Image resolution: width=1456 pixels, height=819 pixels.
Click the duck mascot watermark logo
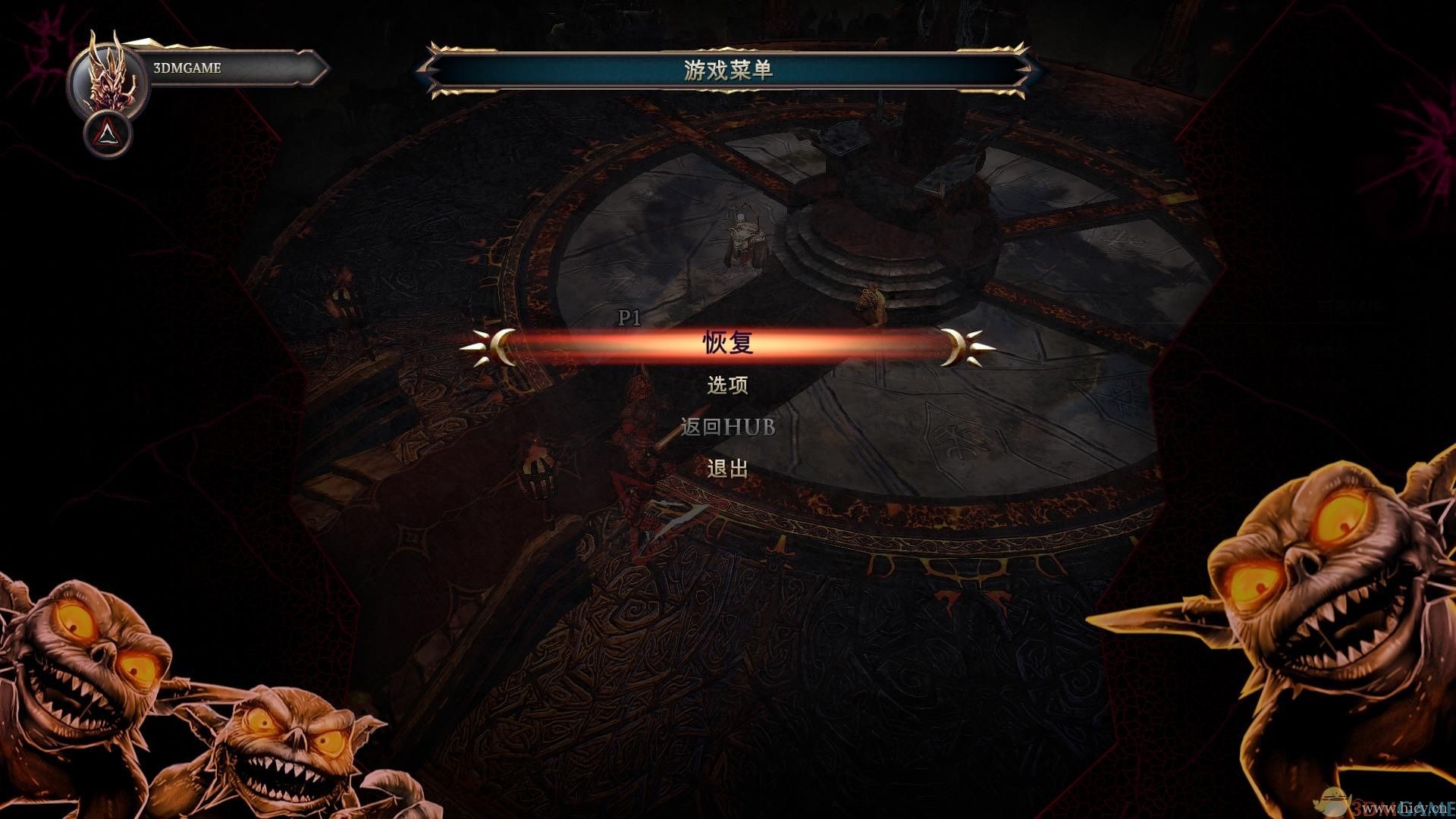1332,800
